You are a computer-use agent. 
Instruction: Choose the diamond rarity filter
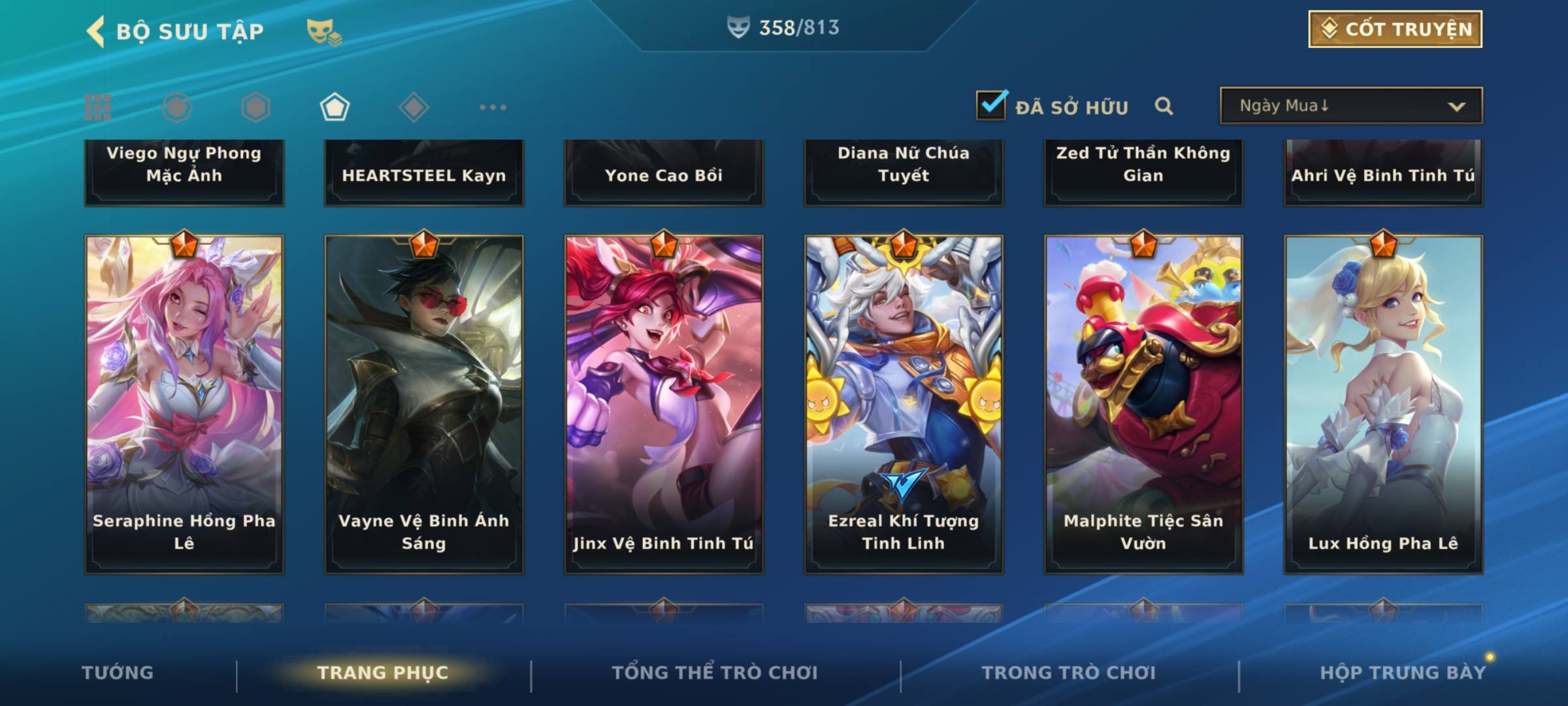click(414, 107)
